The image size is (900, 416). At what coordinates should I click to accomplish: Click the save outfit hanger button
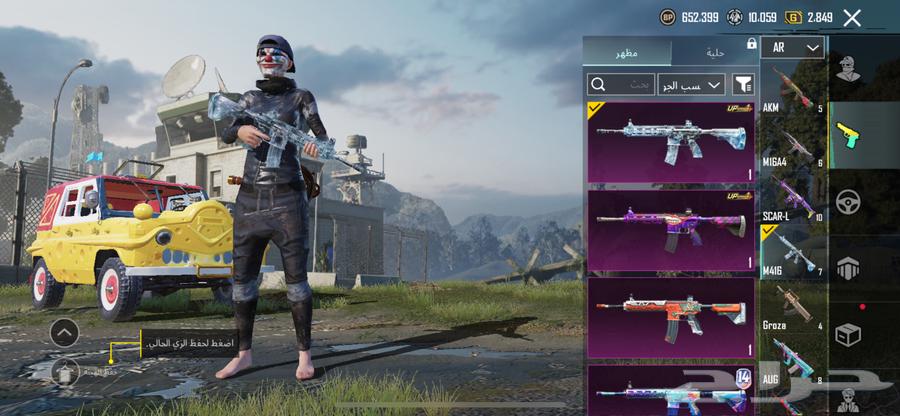point(64,371)
